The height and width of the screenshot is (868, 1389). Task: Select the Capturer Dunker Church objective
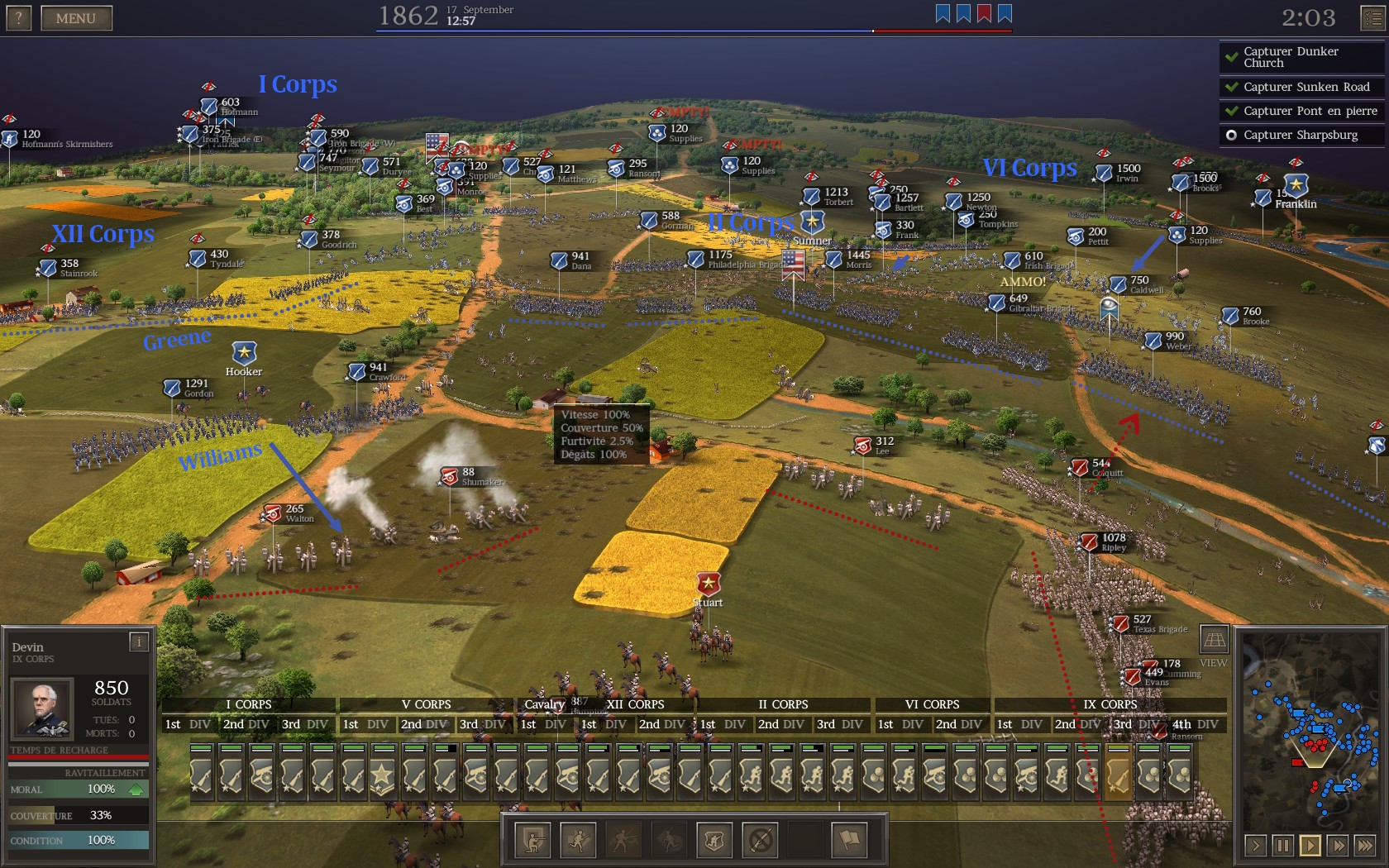1301,57
